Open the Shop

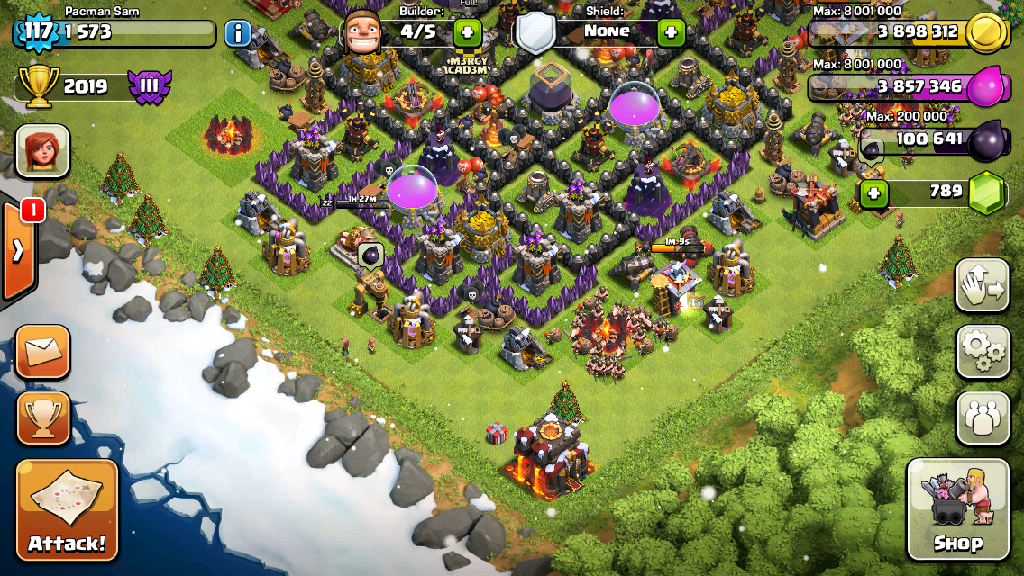[x=957, y=510]
